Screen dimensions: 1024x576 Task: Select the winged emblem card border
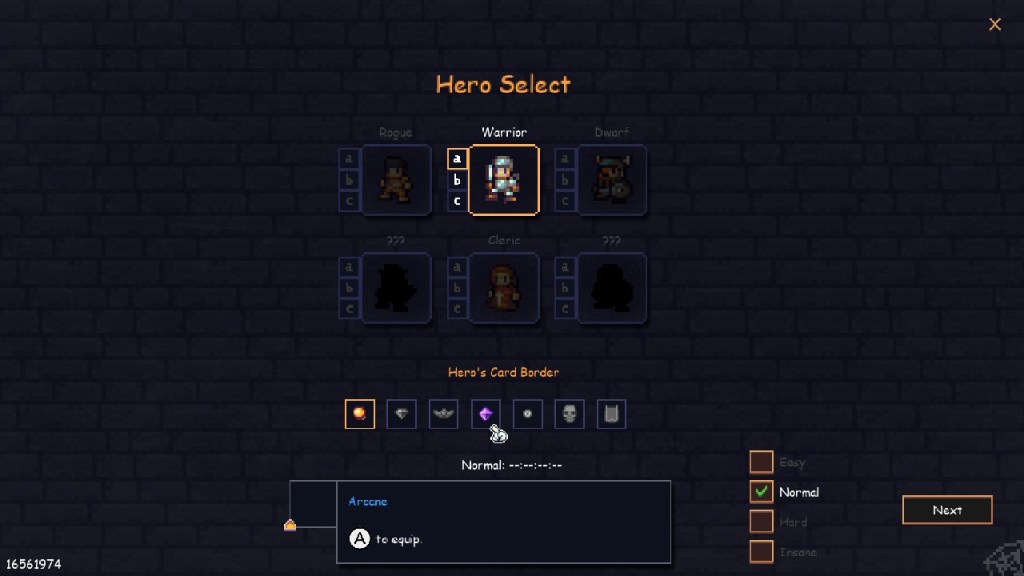pyautogui.click(x=444, y=414)
